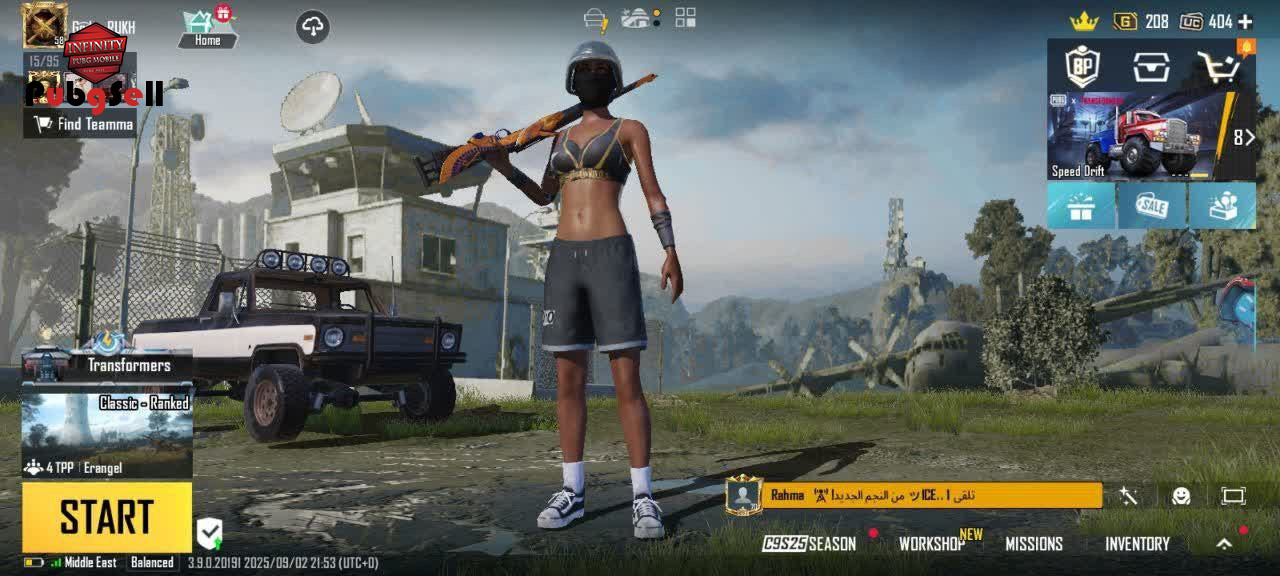Open the Transformers event banner
The image size is (1280, 576).
click(x=108, y=364)
